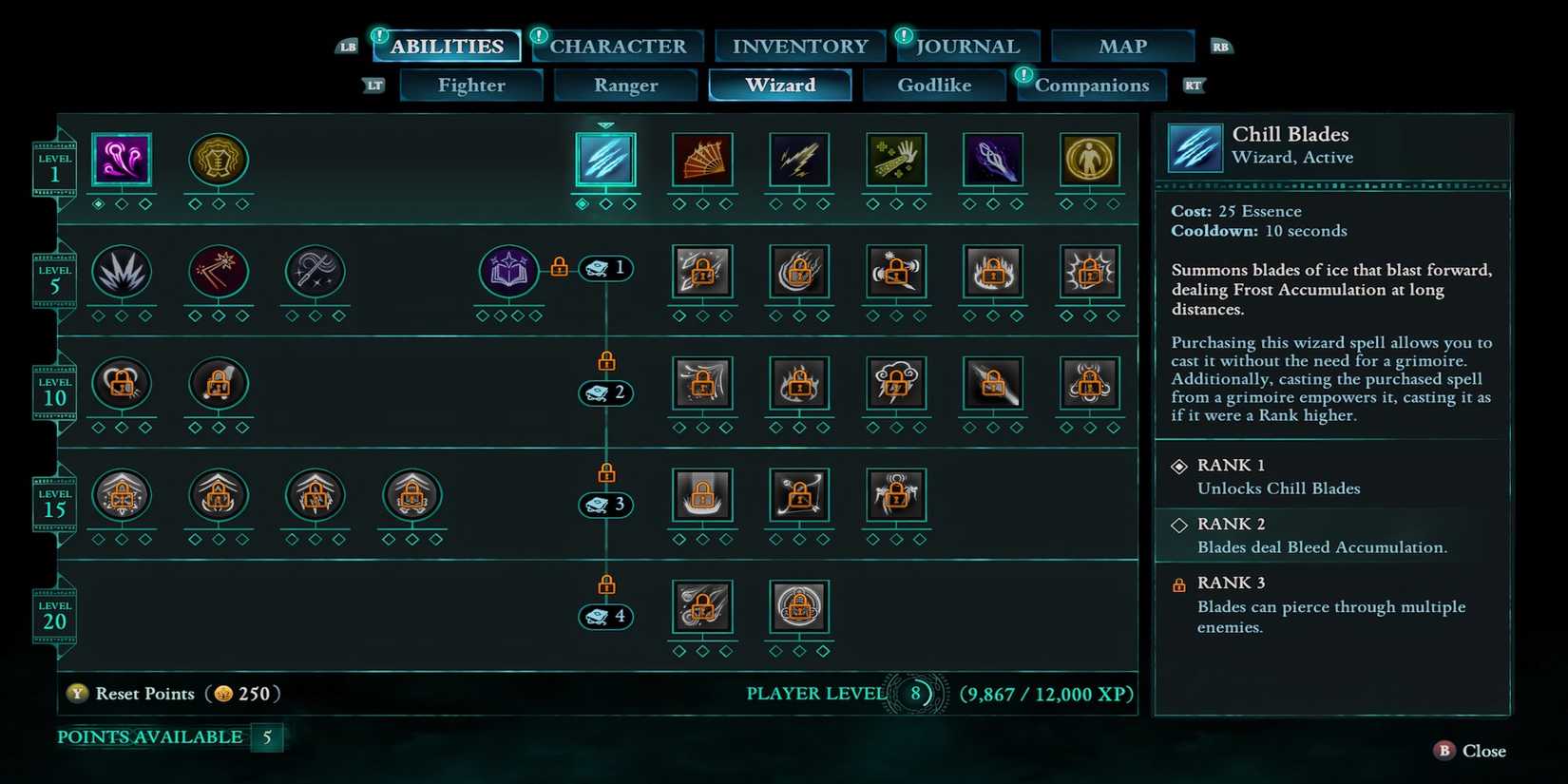Click the Player Level progress circle

pos(915,694)
